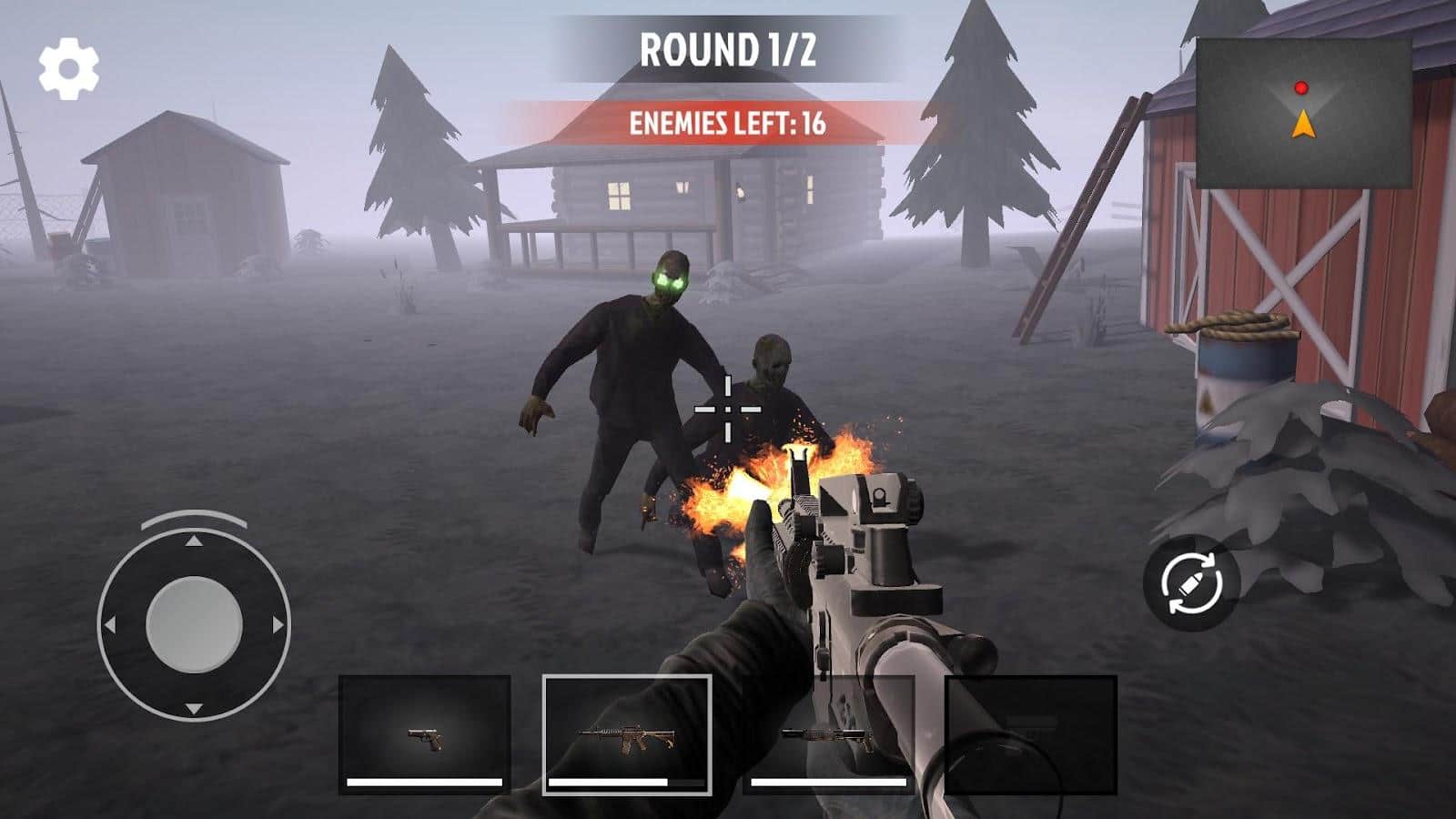
Task: Tap the down arrow on the joystick
Action: (x=192, y=705)
